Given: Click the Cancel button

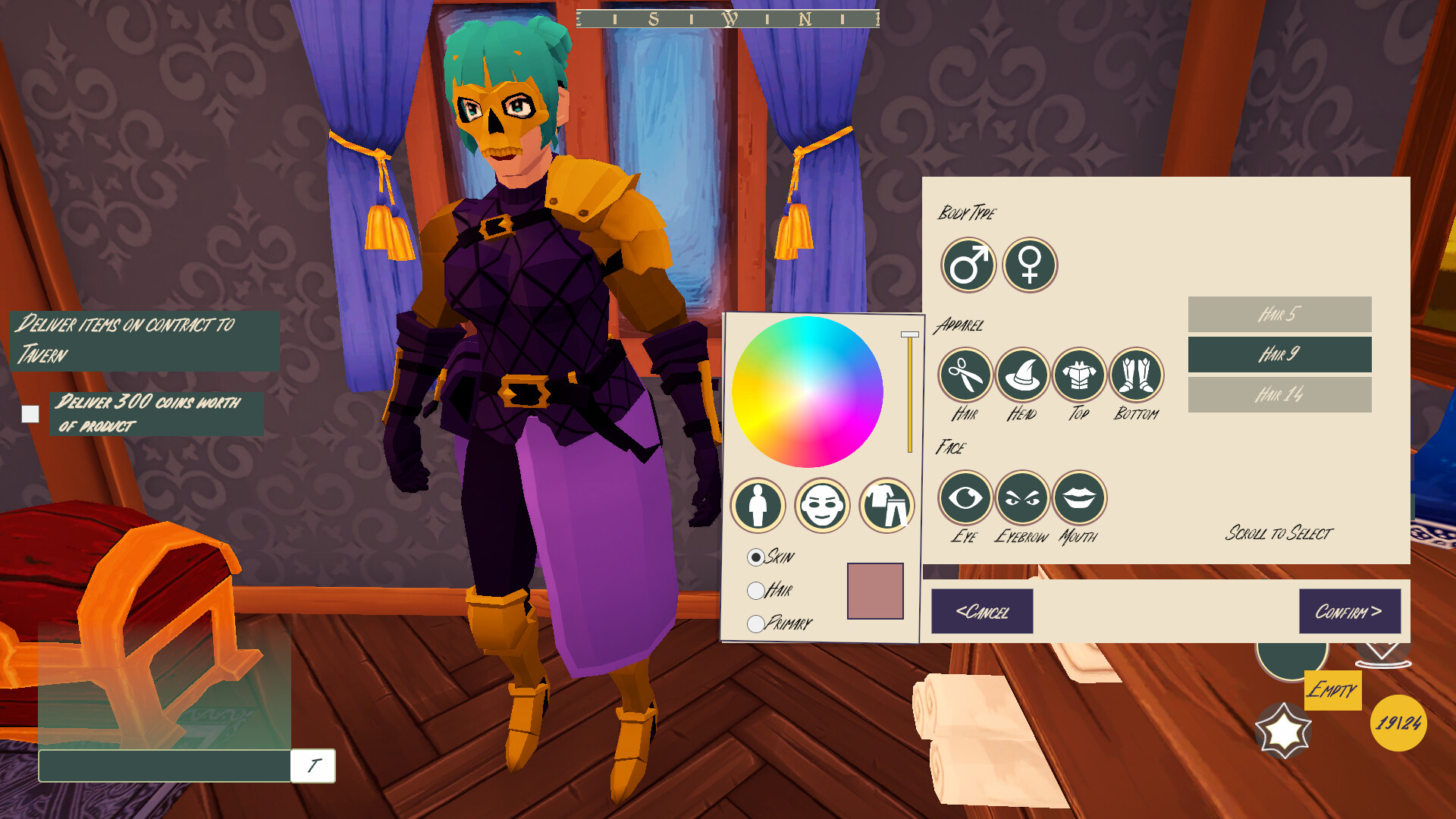Looking at the screenshot, I should pyautogui.click(x=983, y=612).
